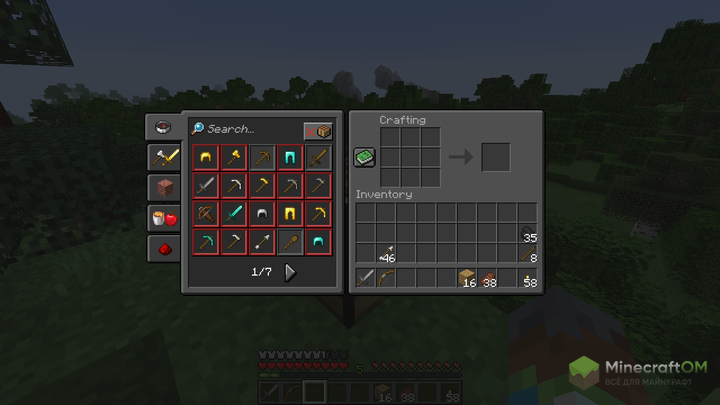Screen dimensions: 720x405
Task: Close the green recipe book
Action: click(364, 158)
